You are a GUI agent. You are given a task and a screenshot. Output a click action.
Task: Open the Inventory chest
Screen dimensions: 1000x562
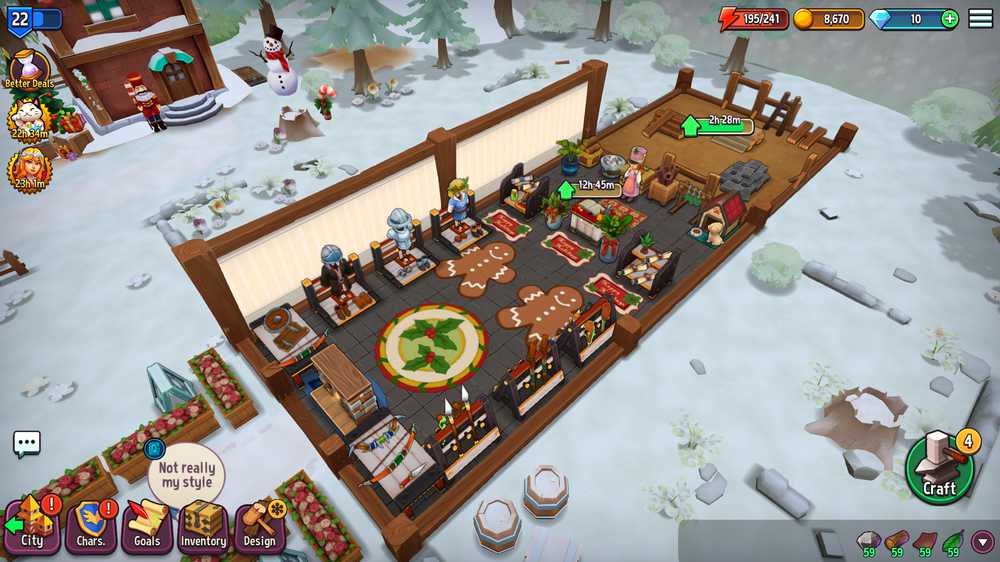coord(203,527)
